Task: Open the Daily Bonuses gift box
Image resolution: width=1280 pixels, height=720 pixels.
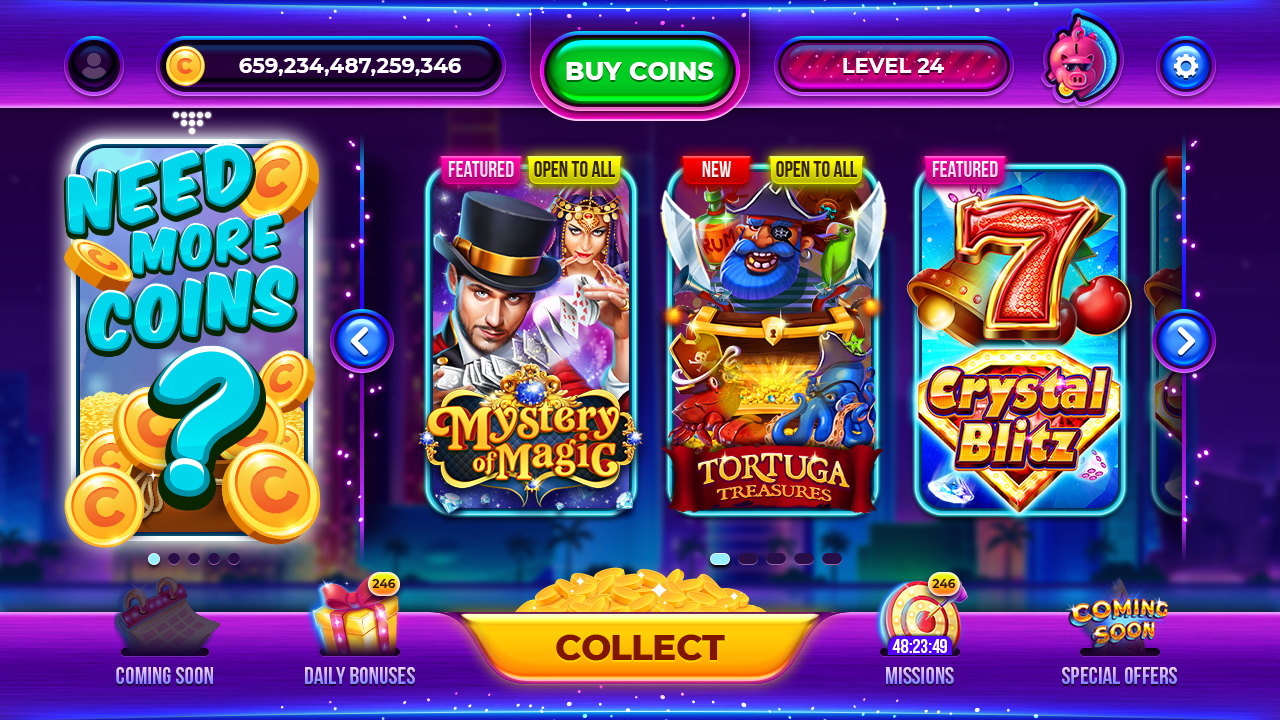Action: click(357, 620)
